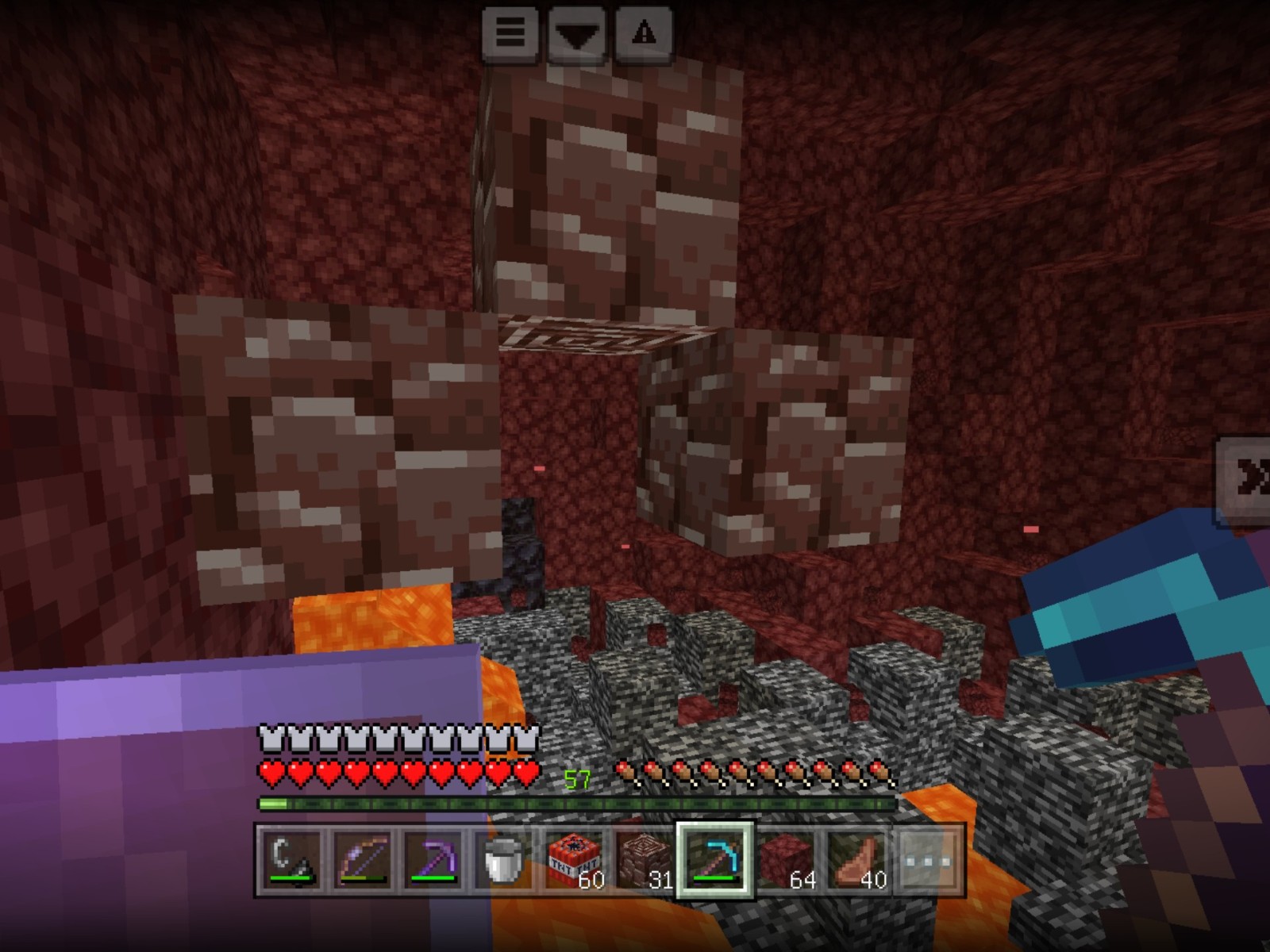1270x952 pixels.
Task: Choose the netherrack stack of 64
Action: 785,860
